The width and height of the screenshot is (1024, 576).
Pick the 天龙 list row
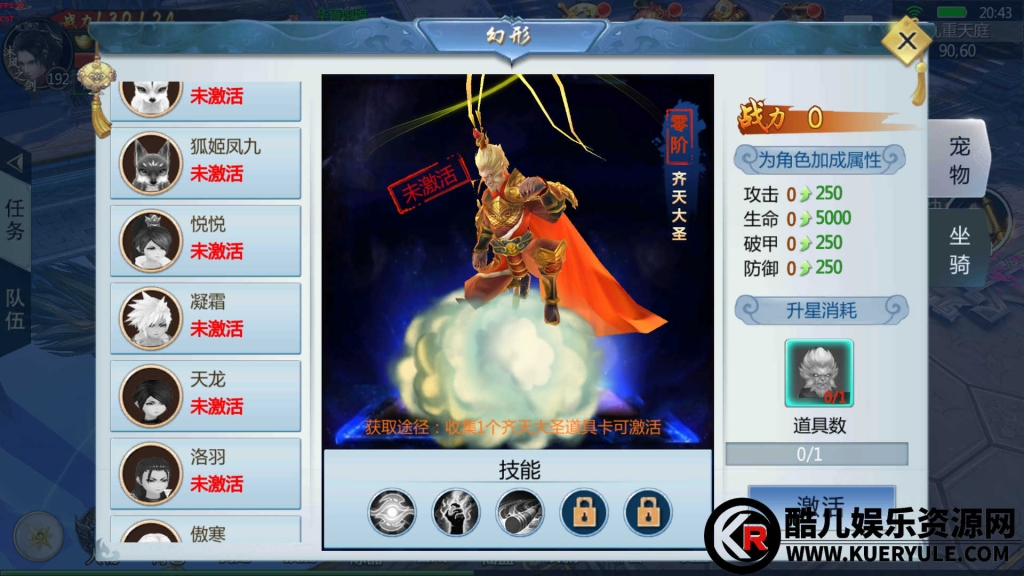tap(205, 395)
